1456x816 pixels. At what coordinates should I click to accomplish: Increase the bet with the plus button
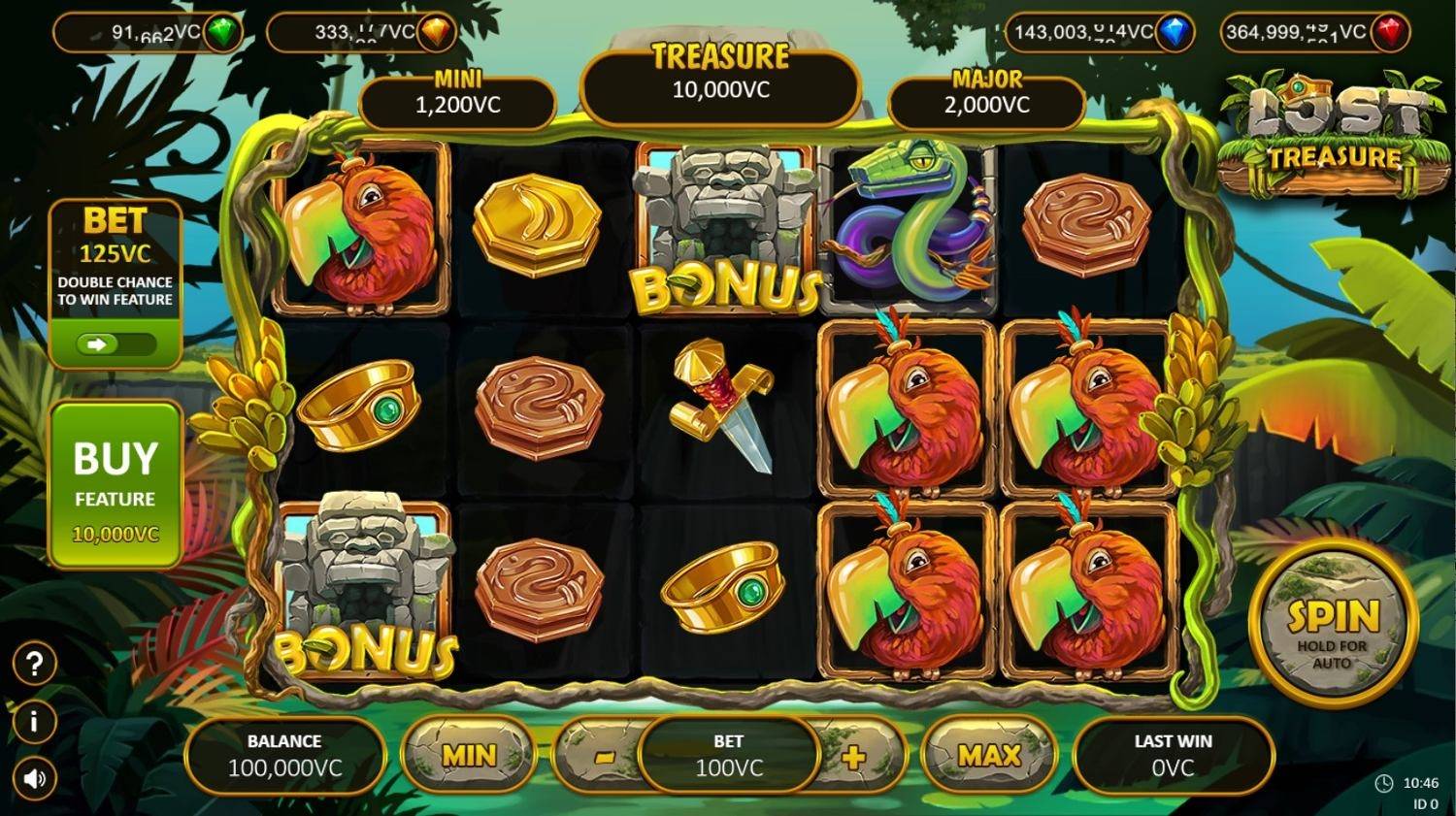point(854,757)
